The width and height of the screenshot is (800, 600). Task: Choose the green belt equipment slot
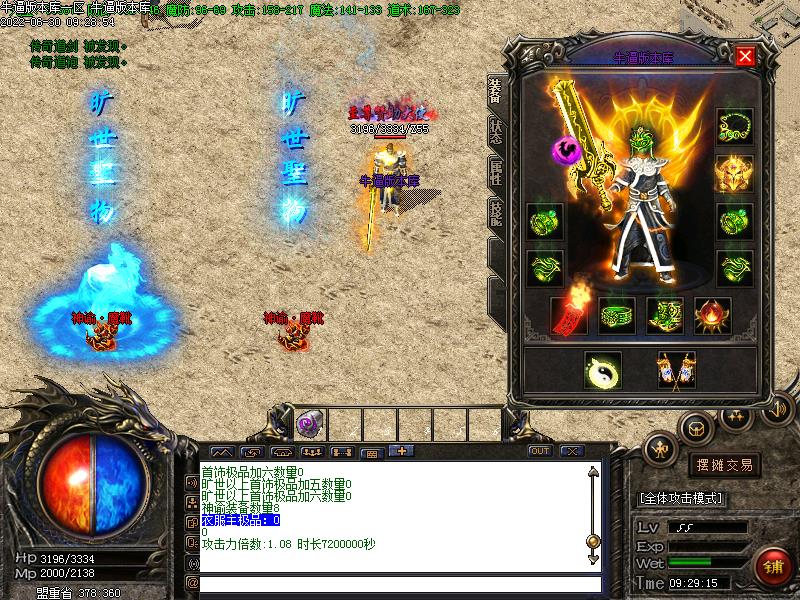[617, 315]
